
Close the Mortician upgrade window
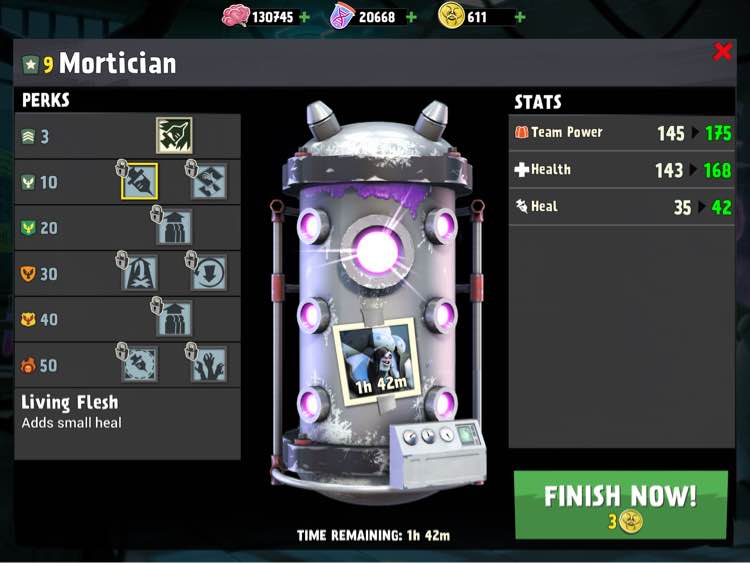point(723,52)
